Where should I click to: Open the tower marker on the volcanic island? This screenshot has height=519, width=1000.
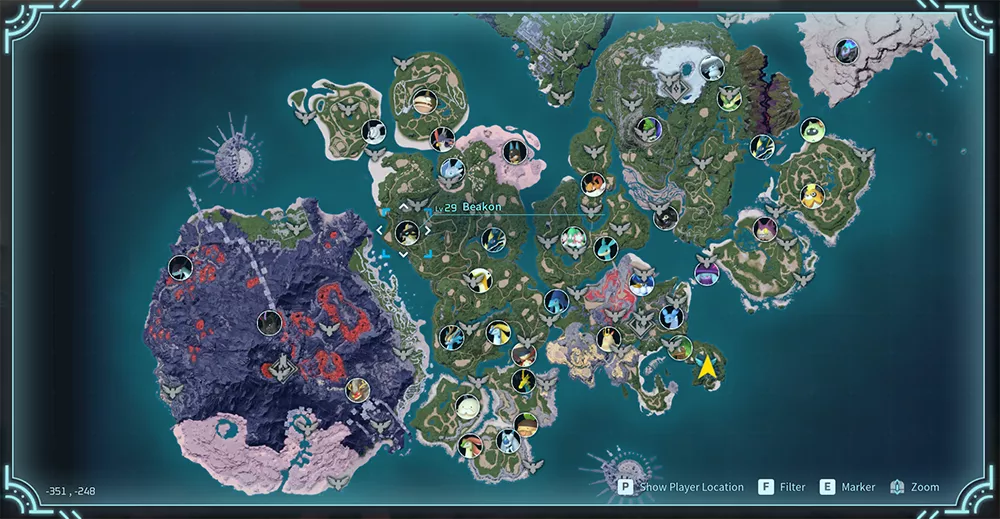coord(285,368)
